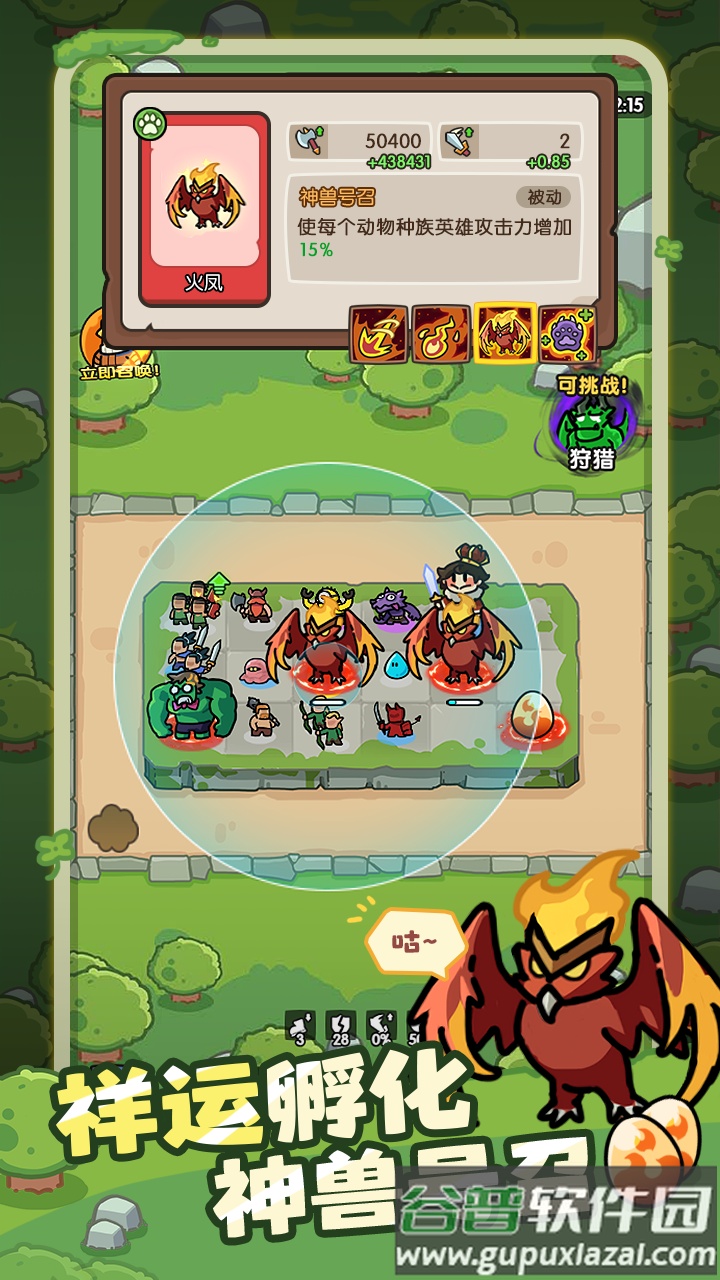
Task: Choose the highlighted phoenix skill icon
Action: [505, 334]
